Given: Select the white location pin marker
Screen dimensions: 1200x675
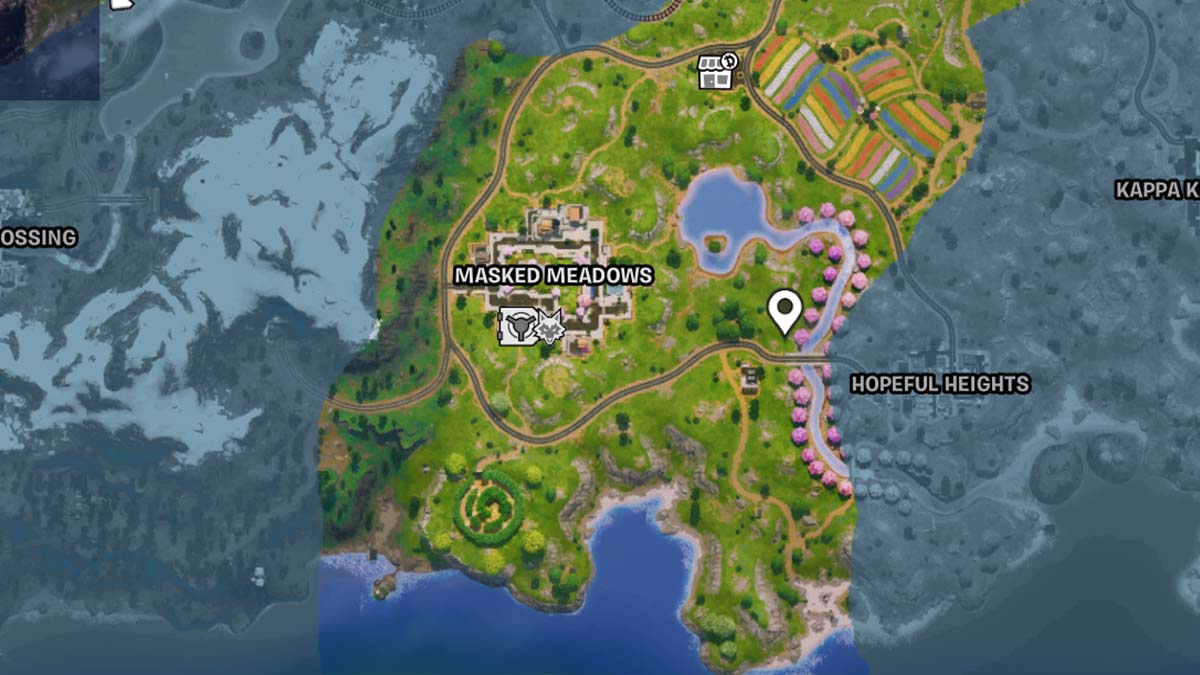Looking at the screenshot, I should (785, 310).
